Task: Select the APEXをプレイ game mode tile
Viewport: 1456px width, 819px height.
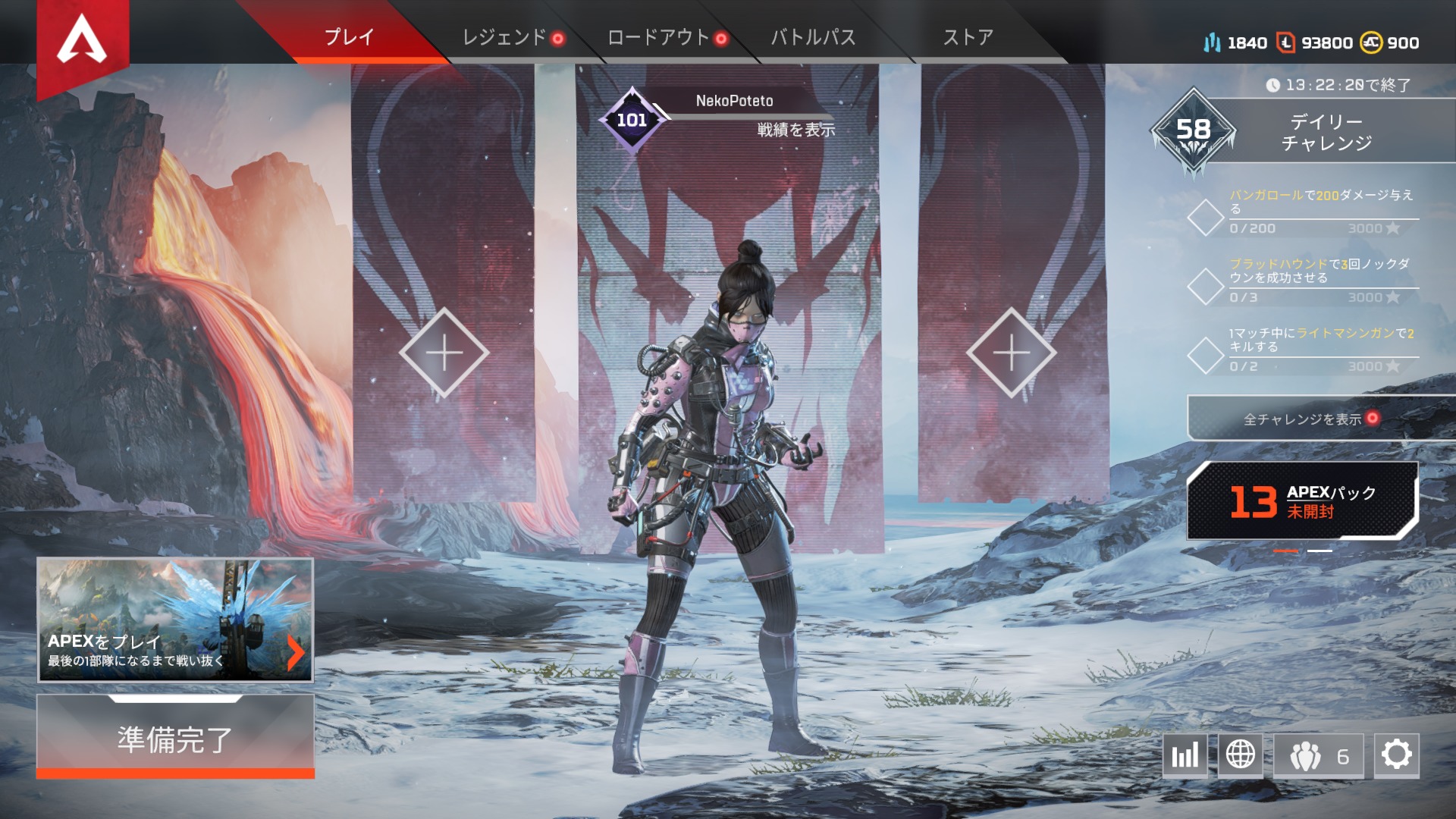Action: coord(175,620)
